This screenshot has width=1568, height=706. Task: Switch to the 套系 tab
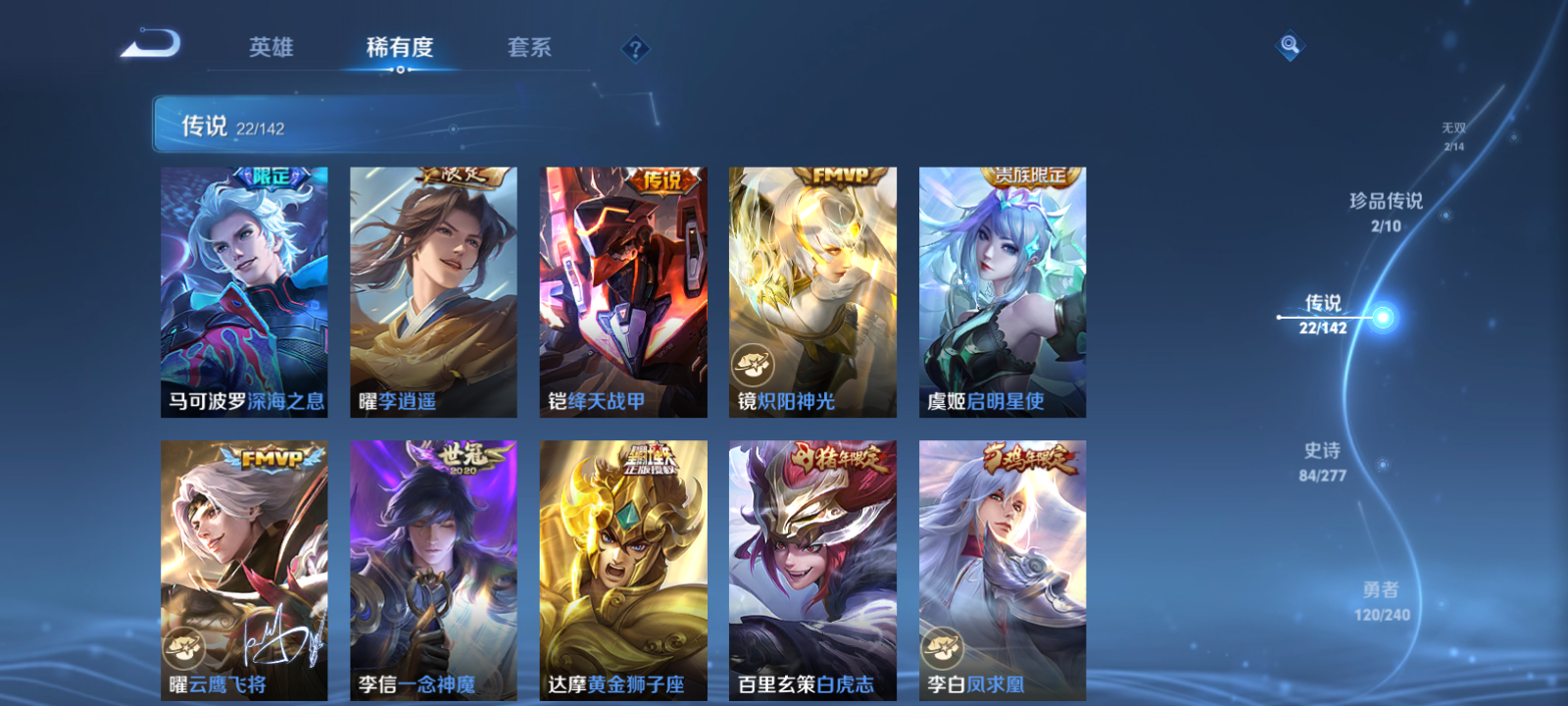[527, 48]
